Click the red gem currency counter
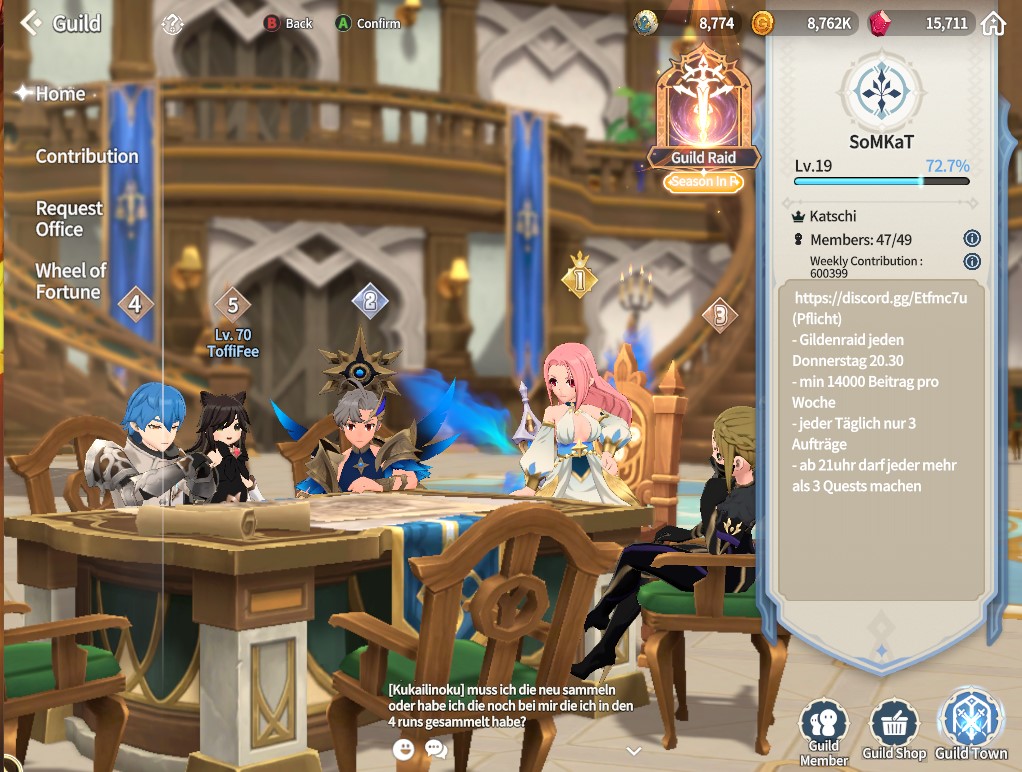 coord(920,23)
